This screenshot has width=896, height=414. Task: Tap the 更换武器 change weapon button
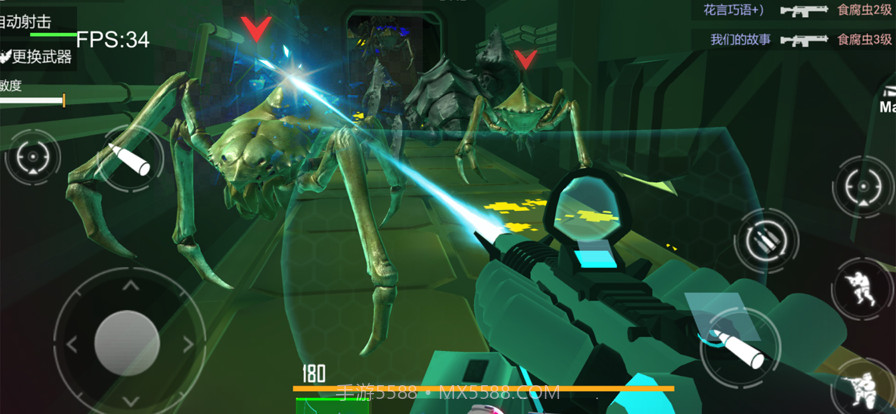[37, 57]
